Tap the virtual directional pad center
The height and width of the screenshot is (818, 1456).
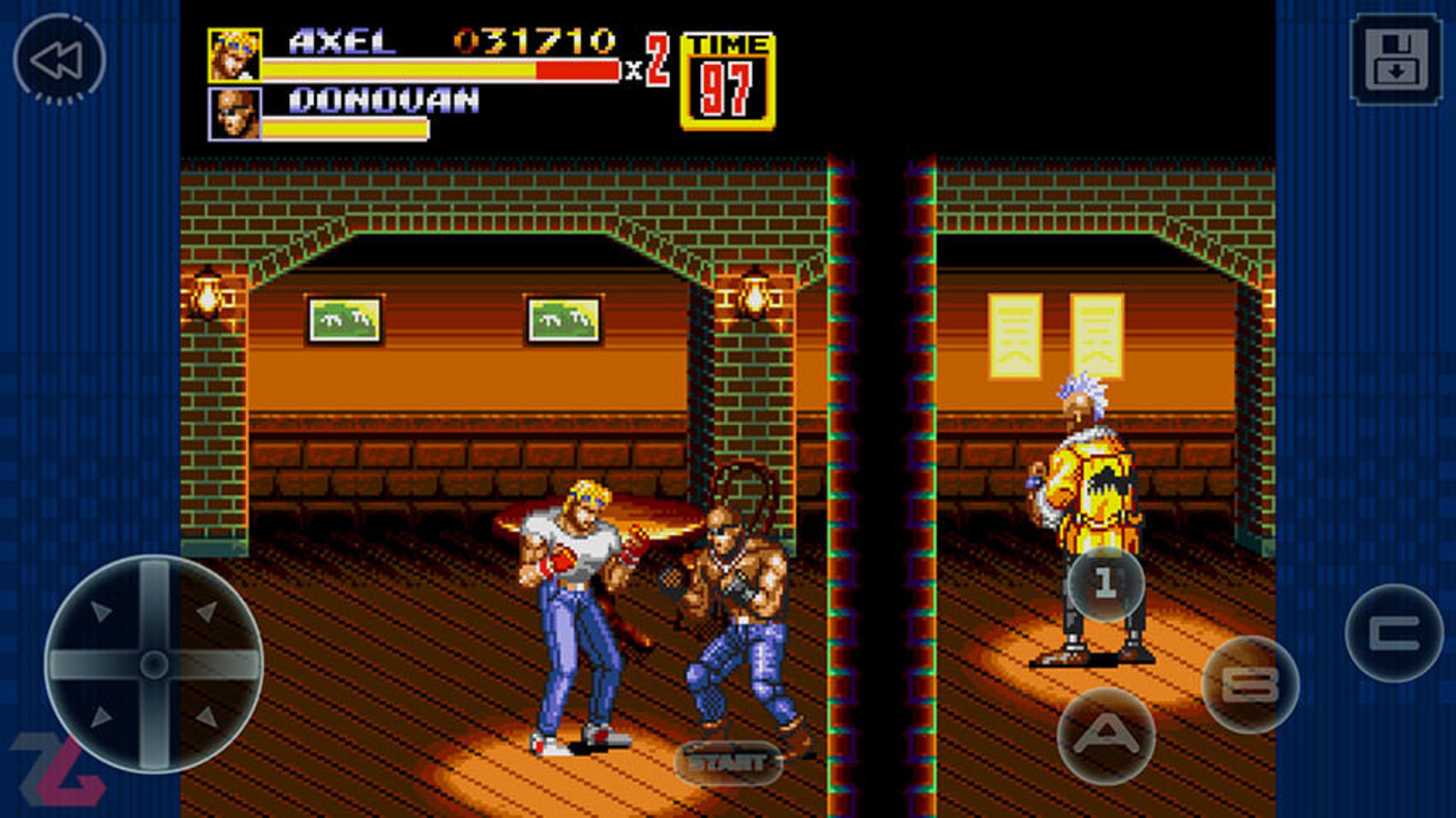pos(154,664)
